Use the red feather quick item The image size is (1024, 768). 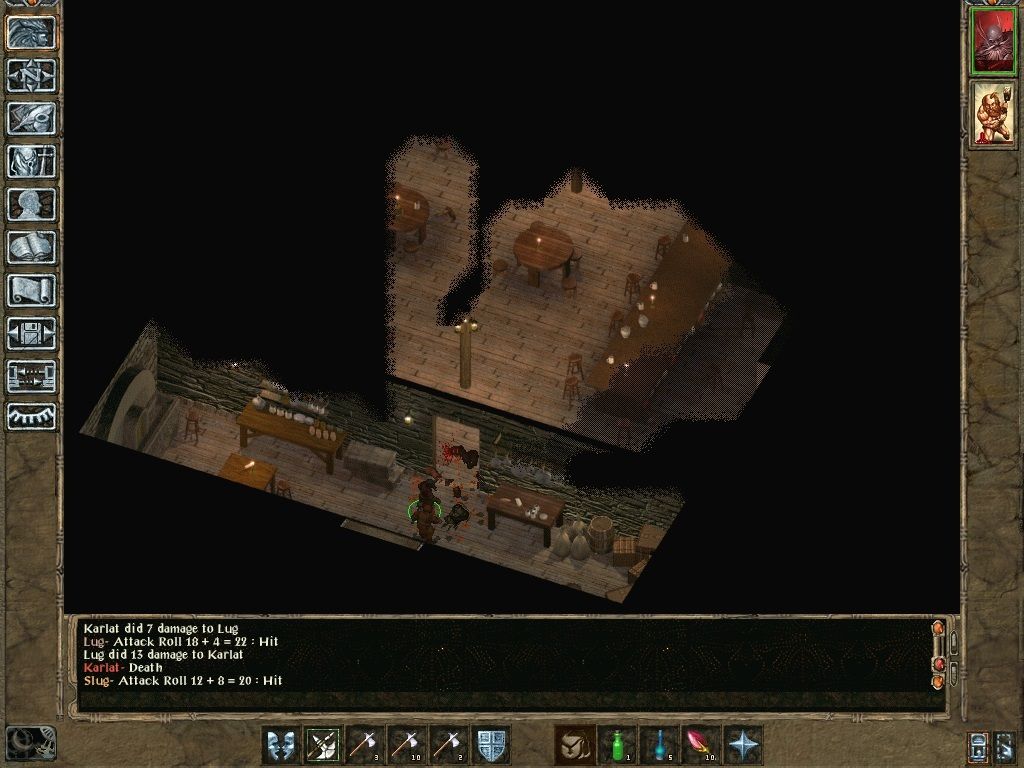point(701,745)
